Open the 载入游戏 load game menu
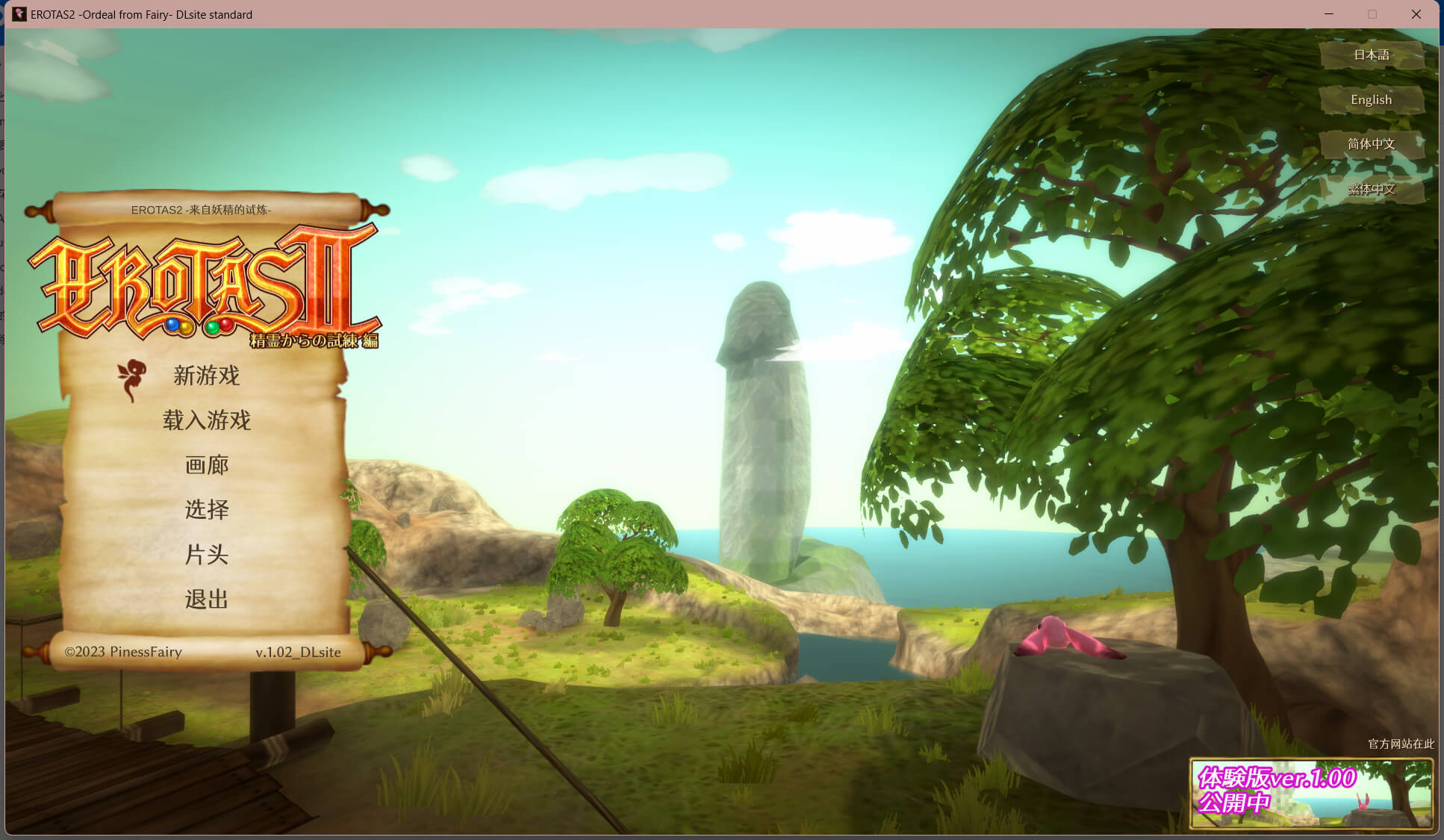 click(x=206, y=420)
